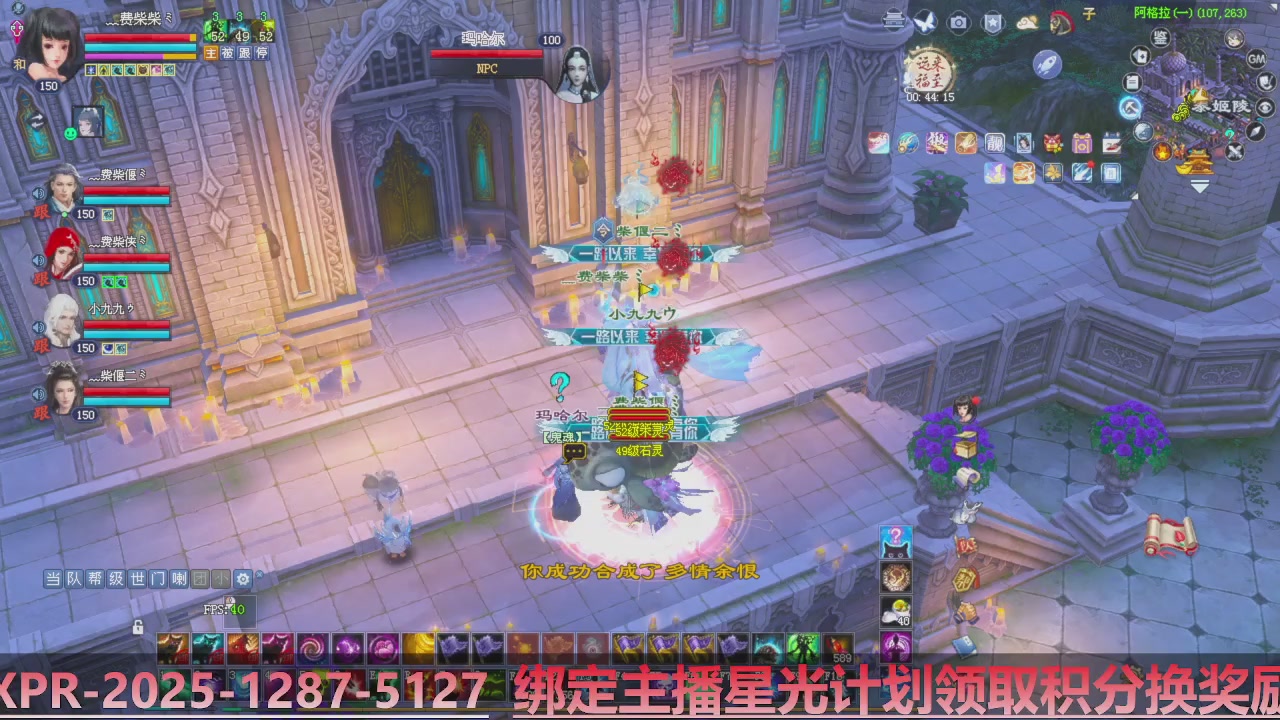Toggle the eye icon to hide other players

click(1263, 107)
